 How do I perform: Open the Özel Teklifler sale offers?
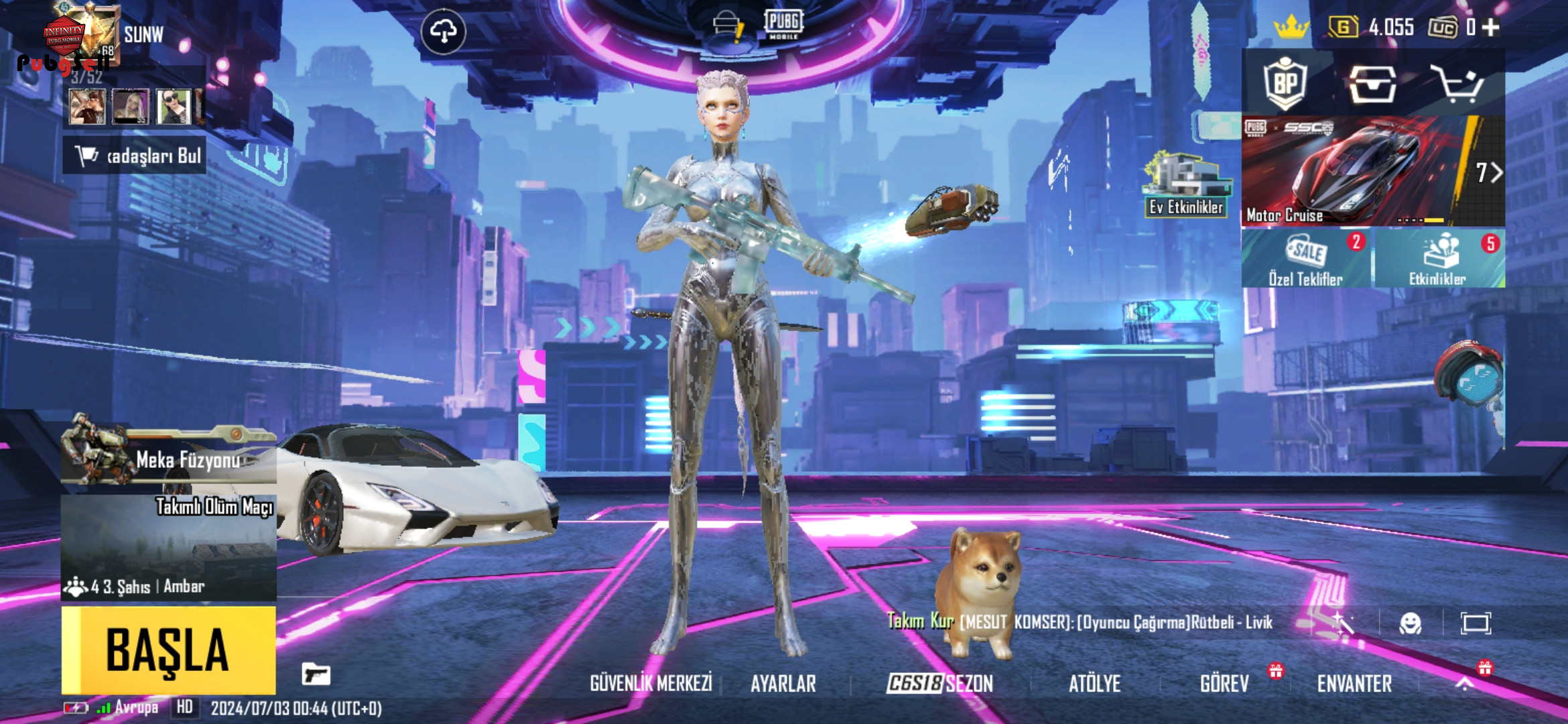[x=1305, y=259]
